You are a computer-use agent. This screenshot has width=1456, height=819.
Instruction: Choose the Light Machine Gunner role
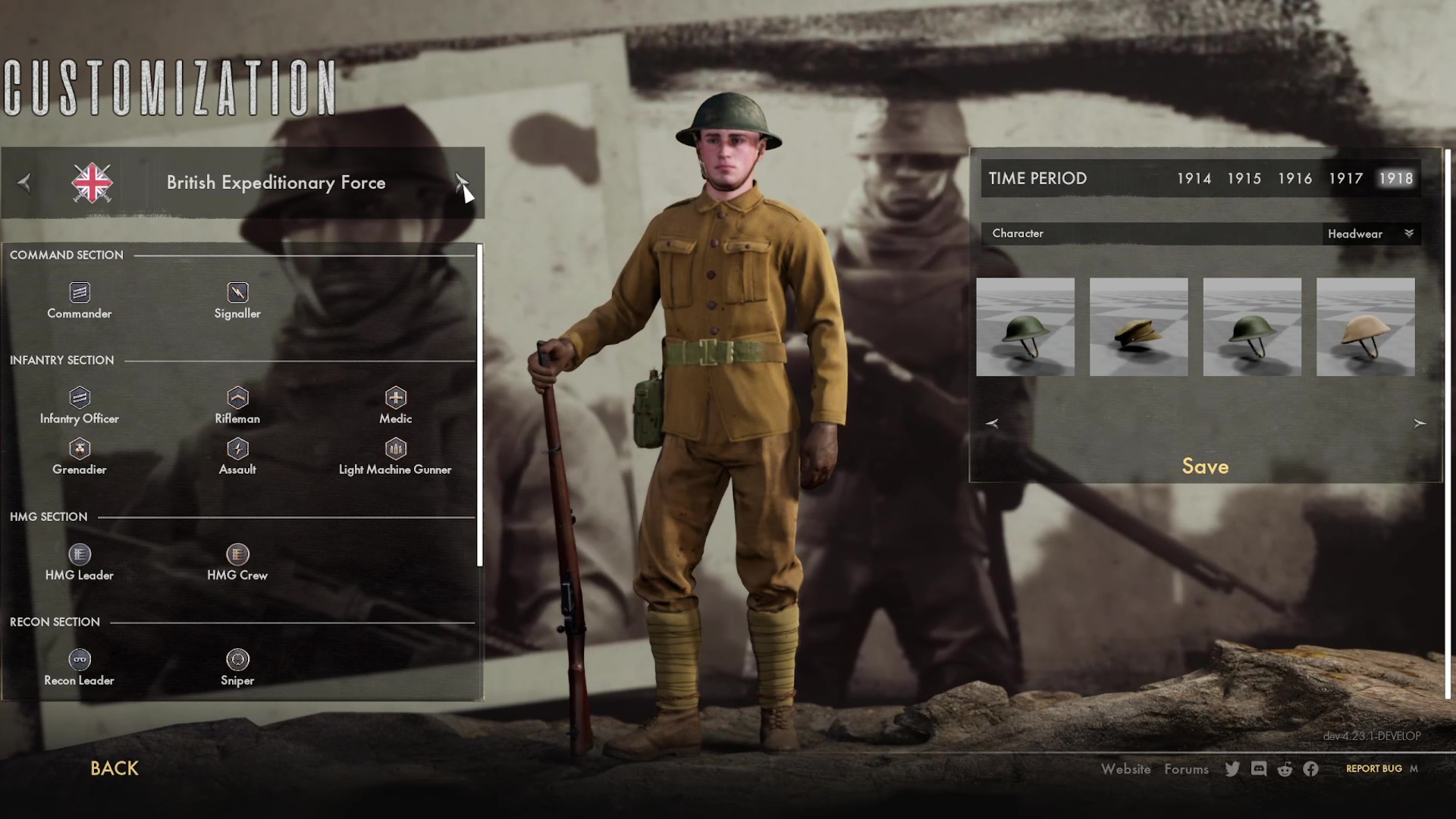click(x=395, y=457)
